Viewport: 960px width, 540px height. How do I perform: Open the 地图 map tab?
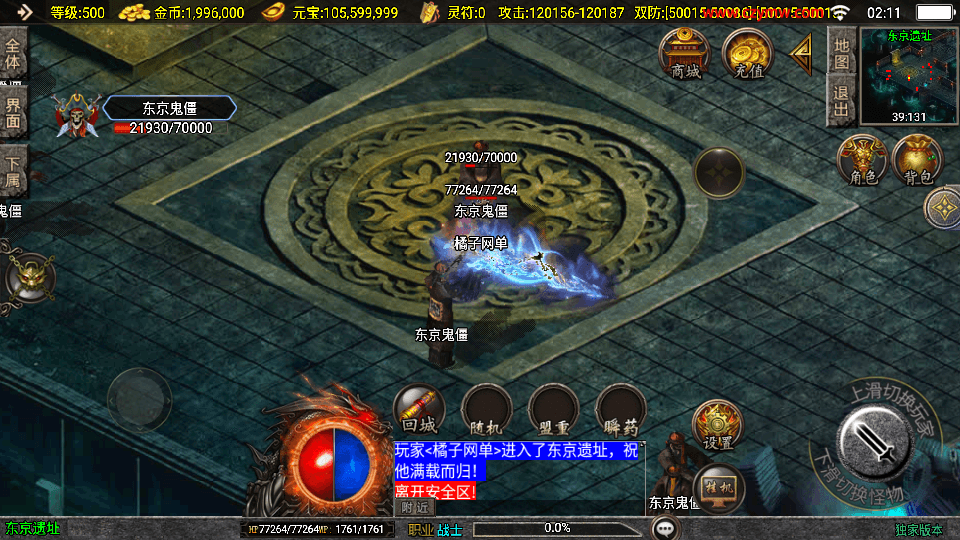(x=841, y=52)
